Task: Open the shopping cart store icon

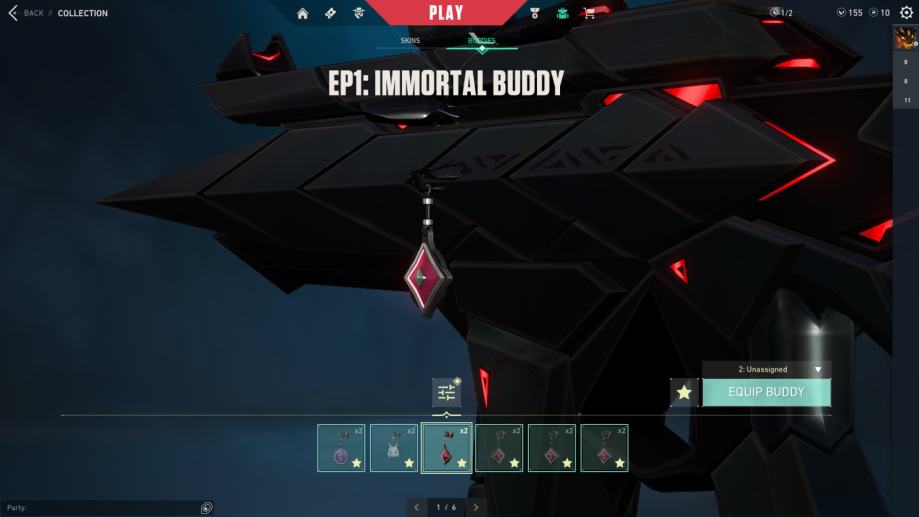Action: (589, 13)
